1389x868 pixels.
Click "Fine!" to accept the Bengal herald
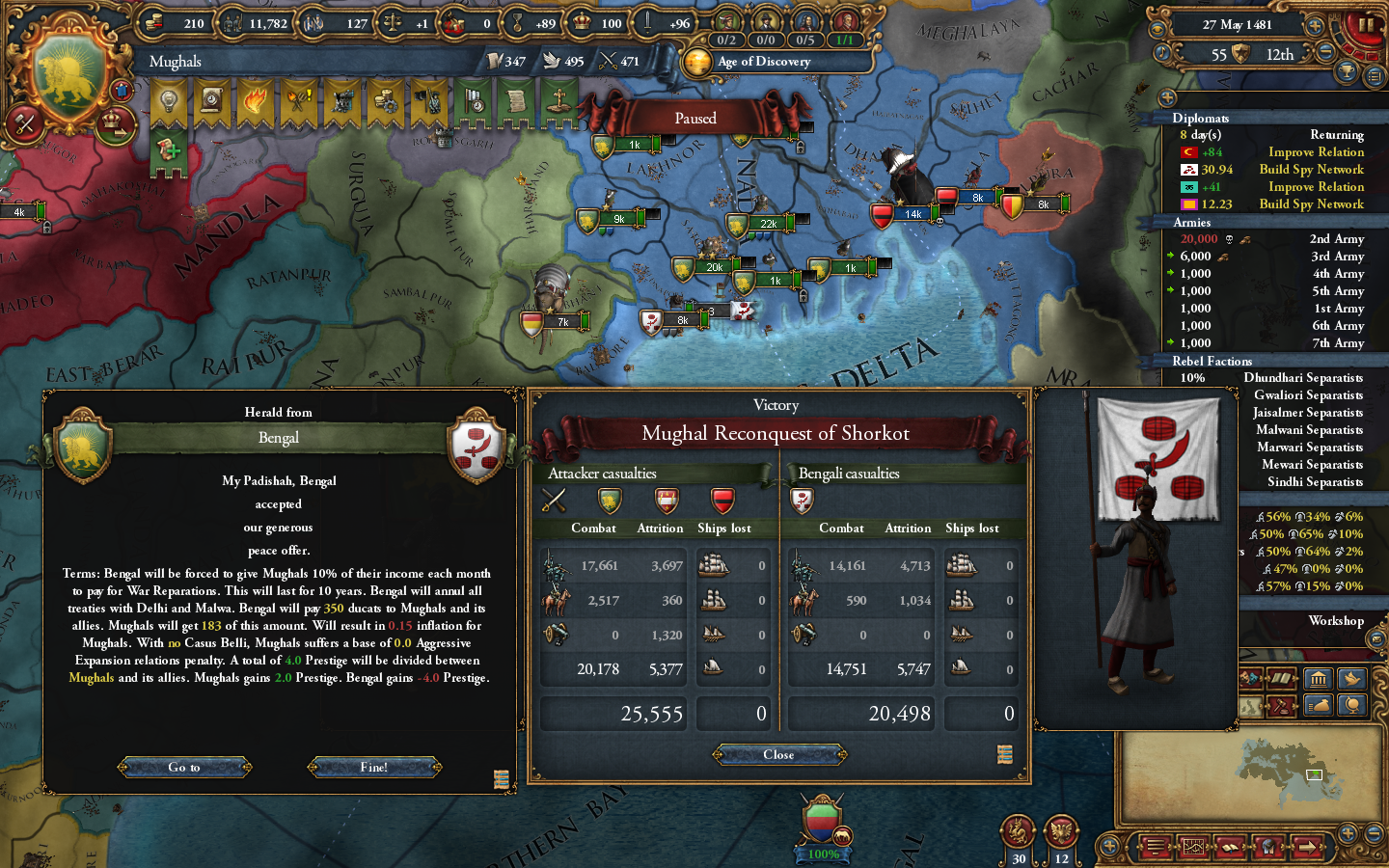point(374,768)
